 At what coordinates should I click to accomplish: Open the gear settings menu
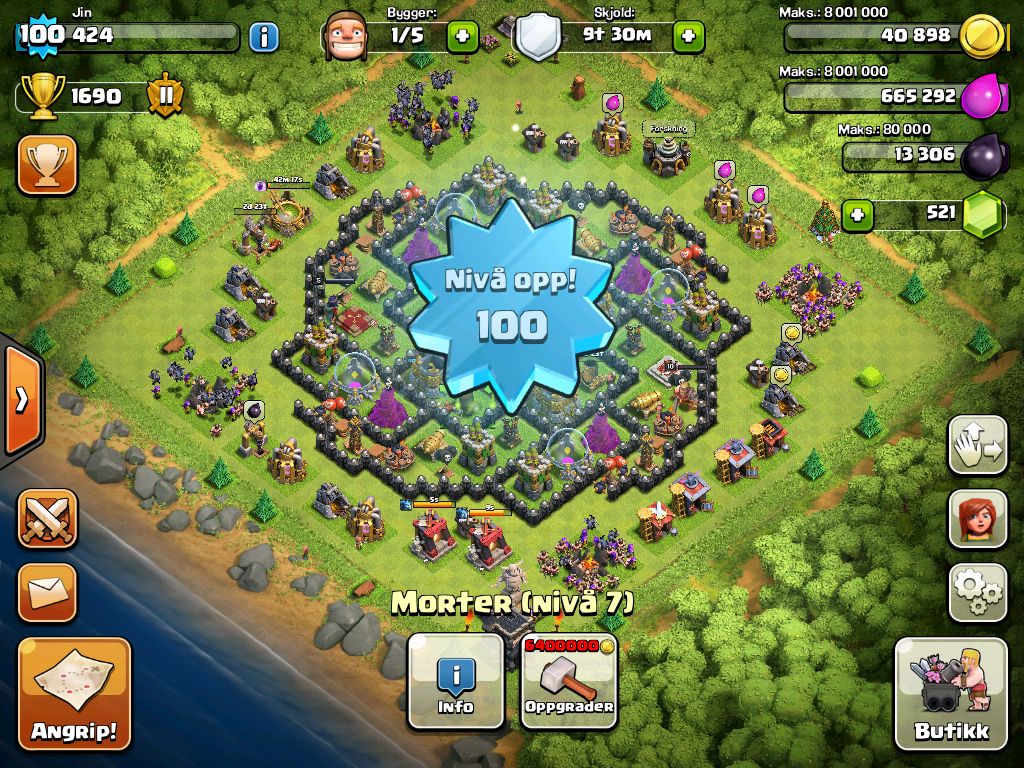[x=977, y=592]
